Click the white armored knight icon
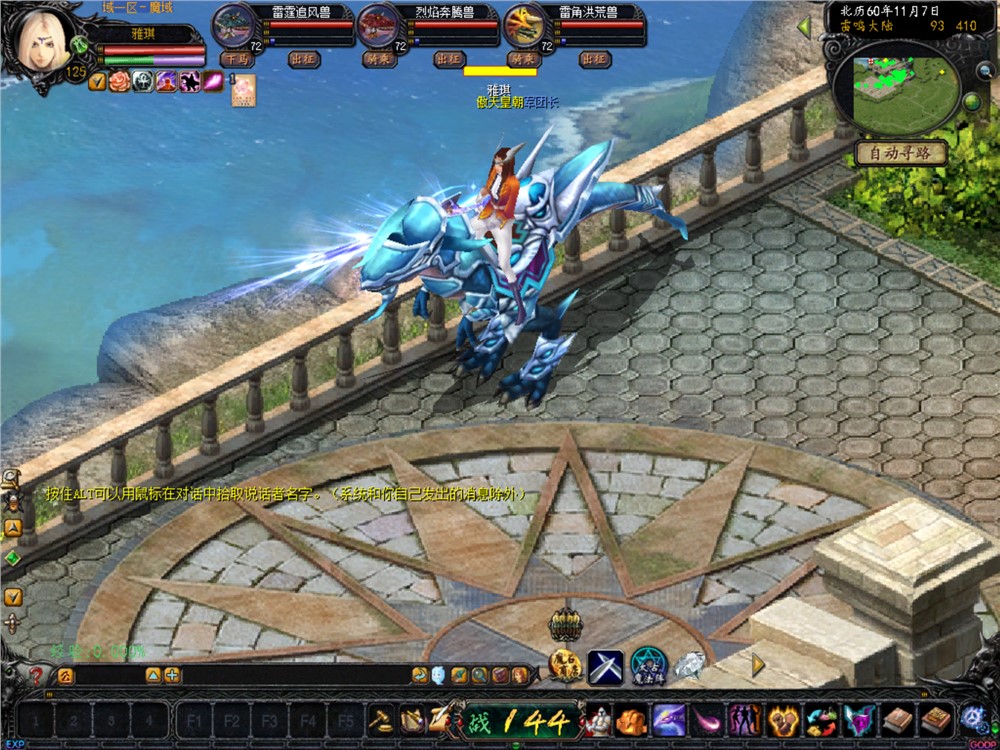The width and height of the screenshot is (1000, 750). 600,720
